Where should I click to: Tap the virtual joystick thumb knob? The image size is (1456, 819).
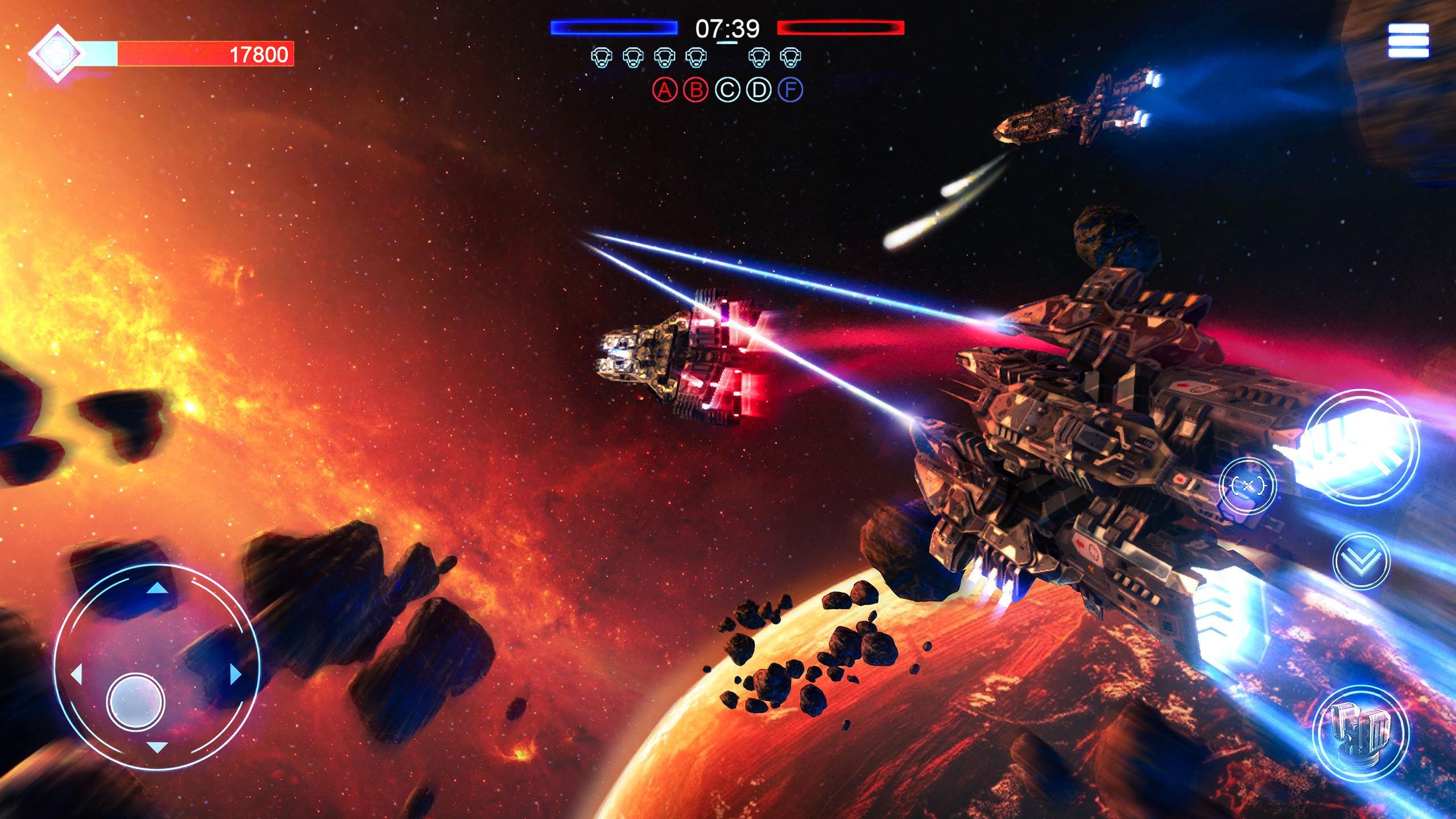[135, 701]
